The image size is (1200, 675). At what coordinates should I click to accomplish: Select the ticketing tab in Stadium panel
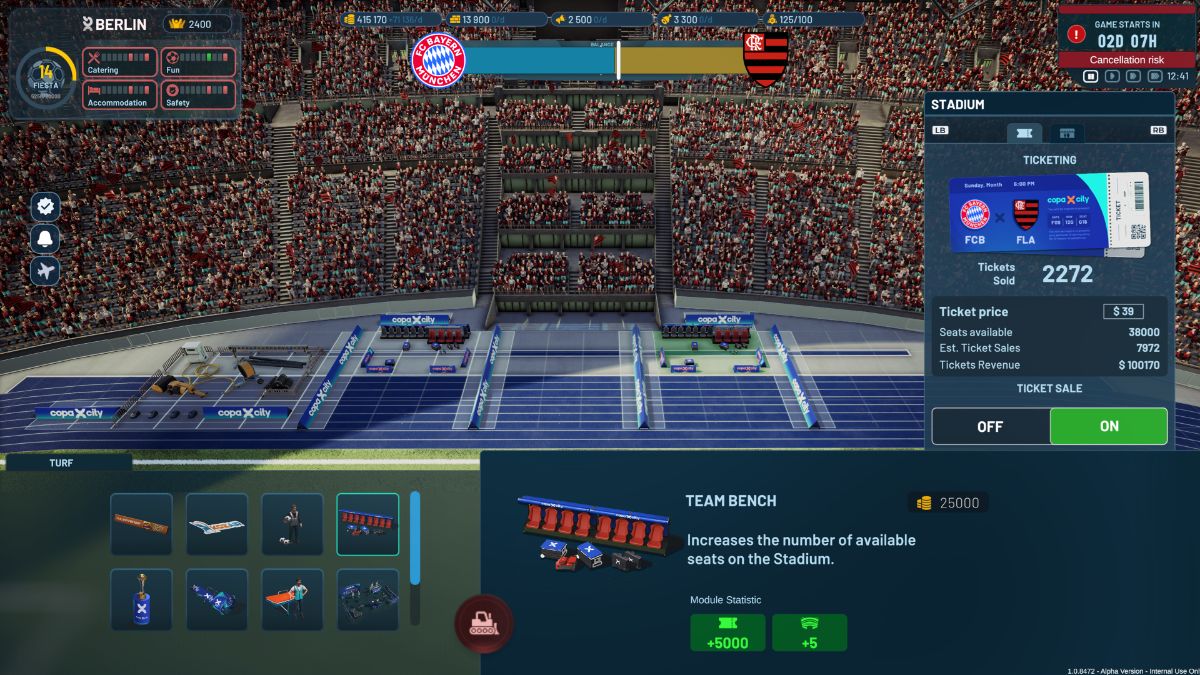(x=1024, y=132)
